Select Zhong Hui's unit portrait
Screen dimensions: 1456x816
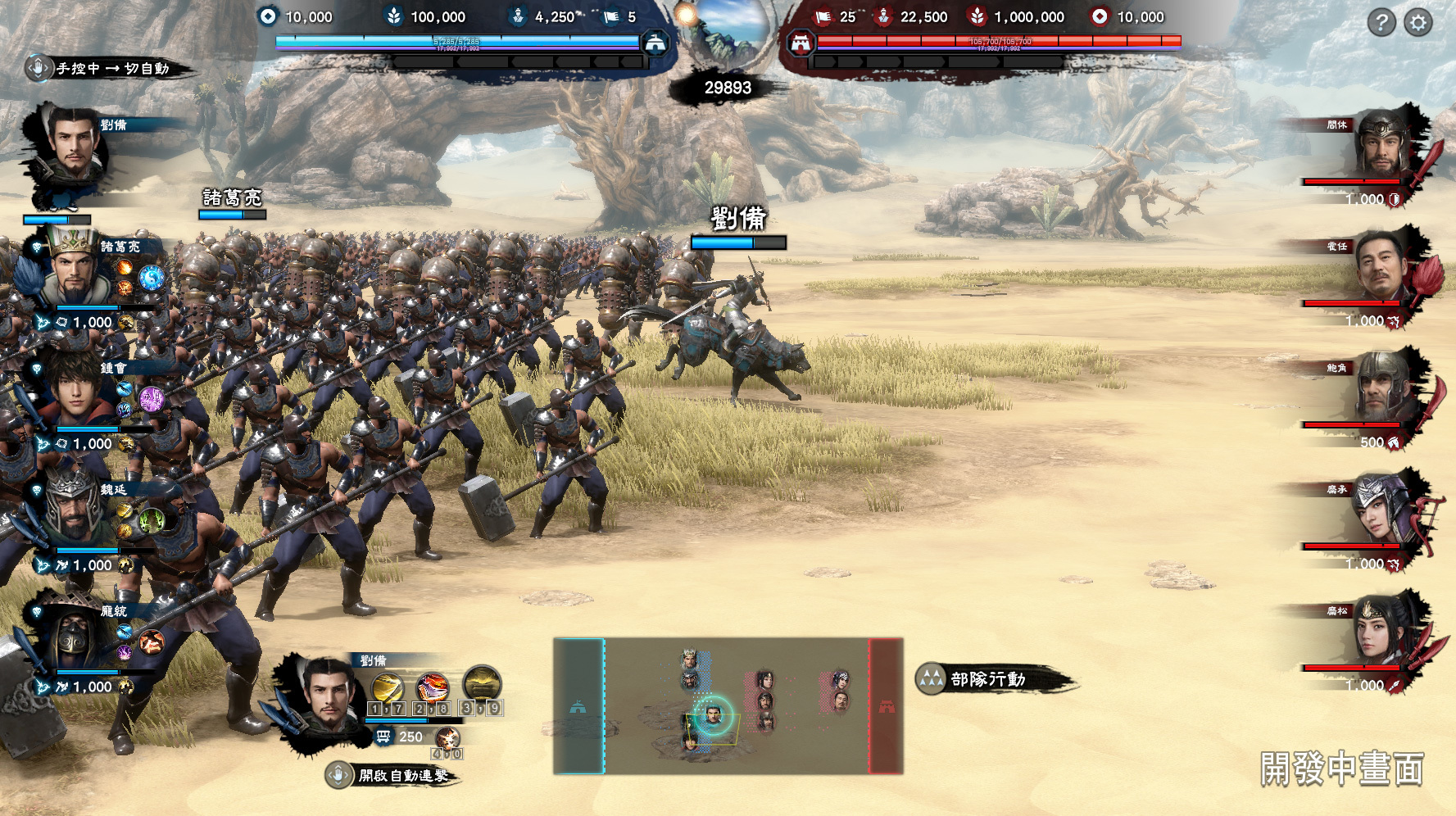(75, 392)
